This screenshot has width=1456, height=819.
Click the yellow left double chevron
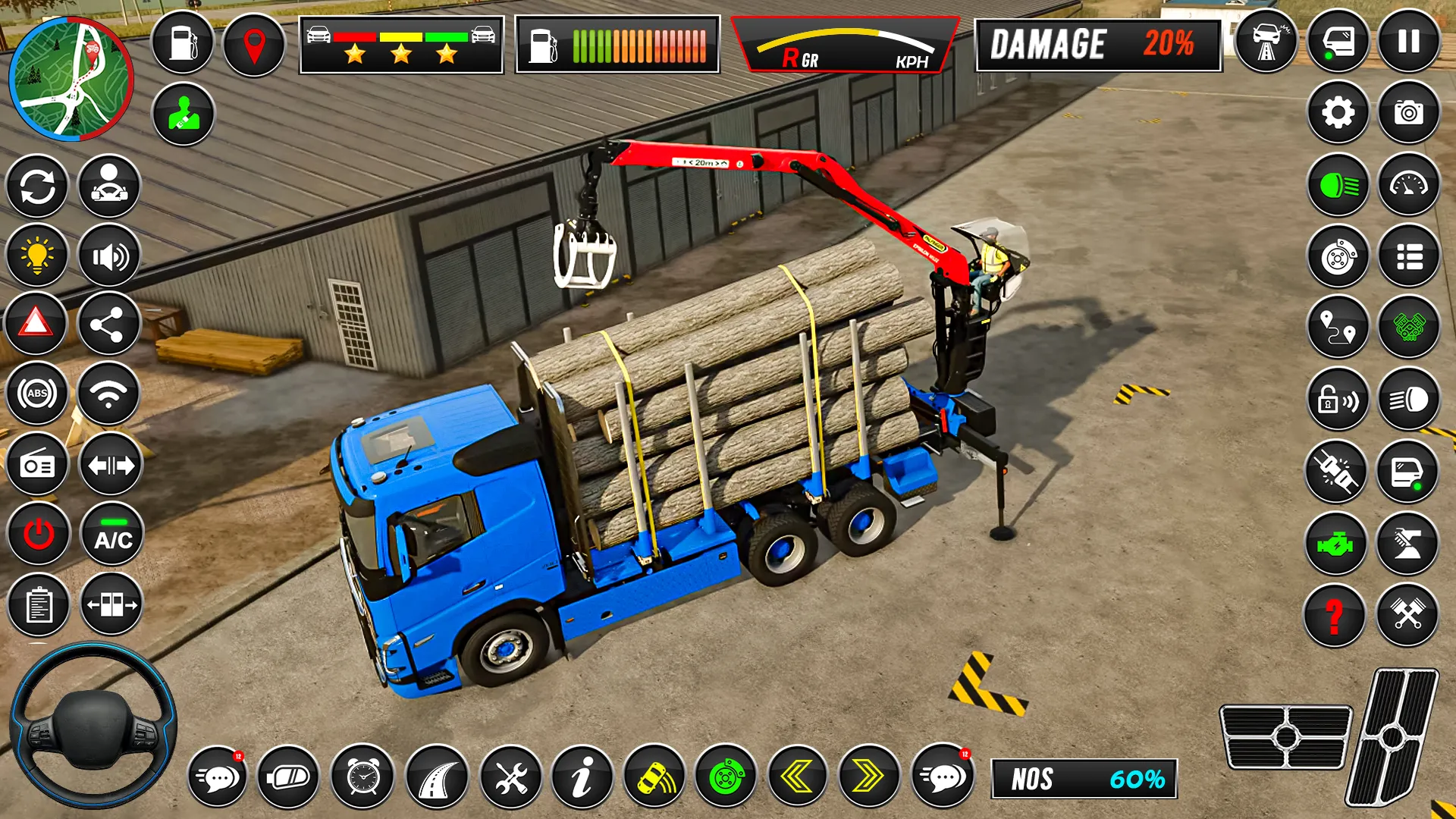798,777
